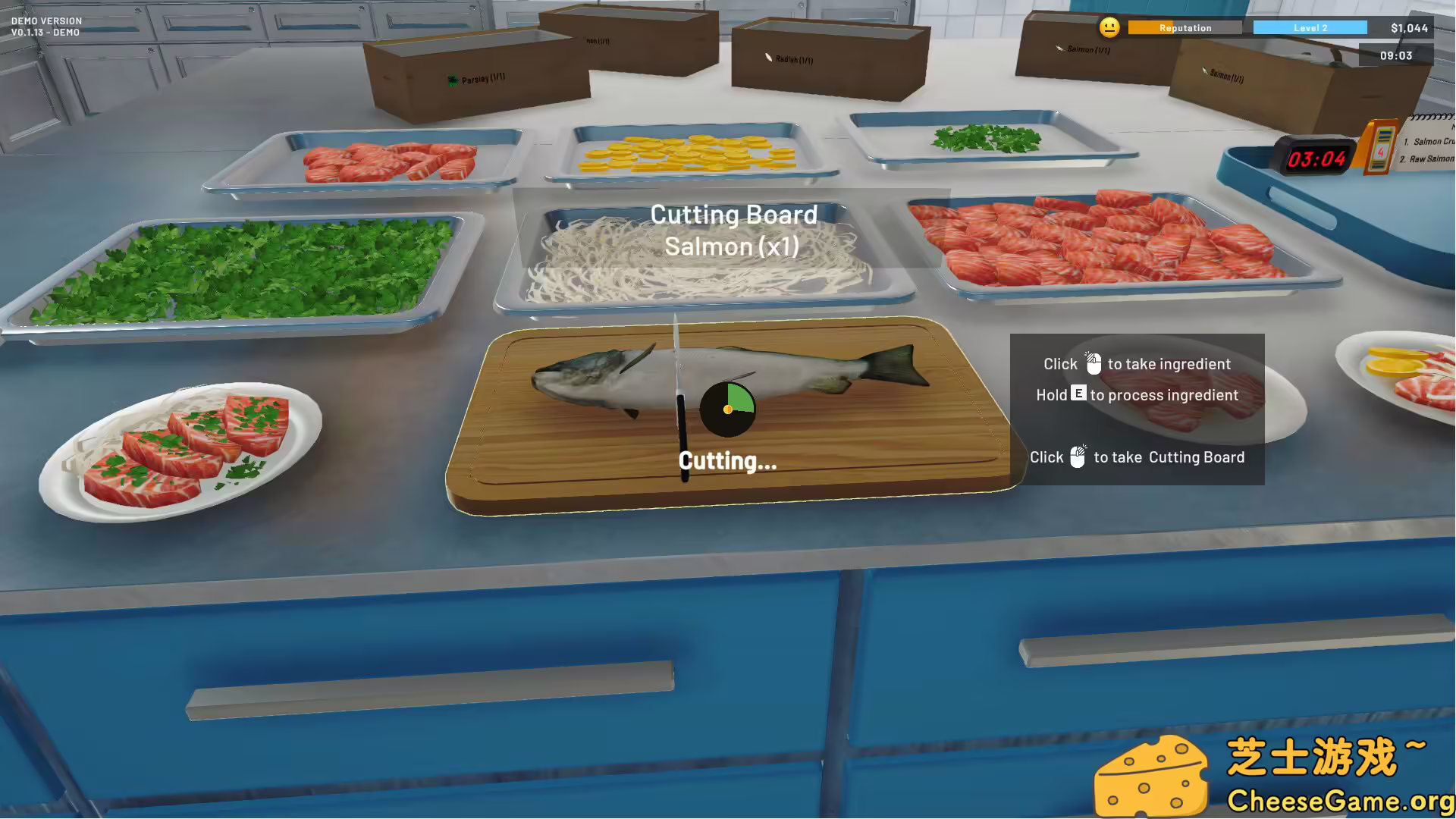Click the Cutting text under the salmon

(x=726, y=460)
